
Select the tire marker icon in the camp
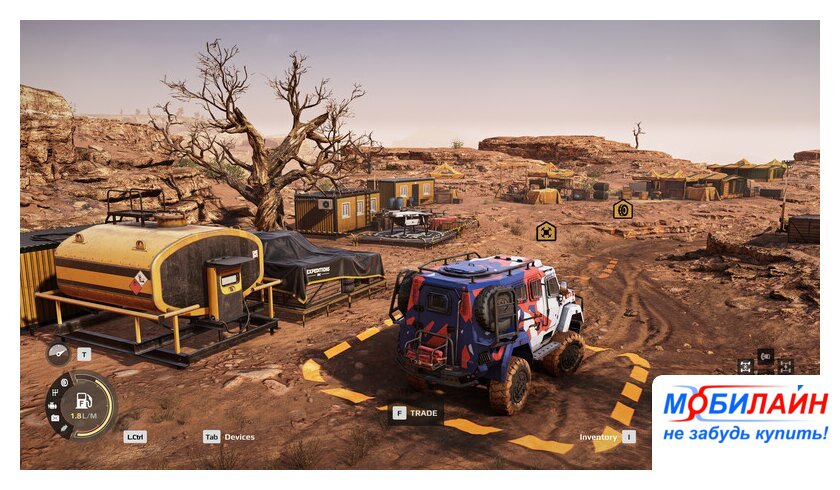point(622,209)
